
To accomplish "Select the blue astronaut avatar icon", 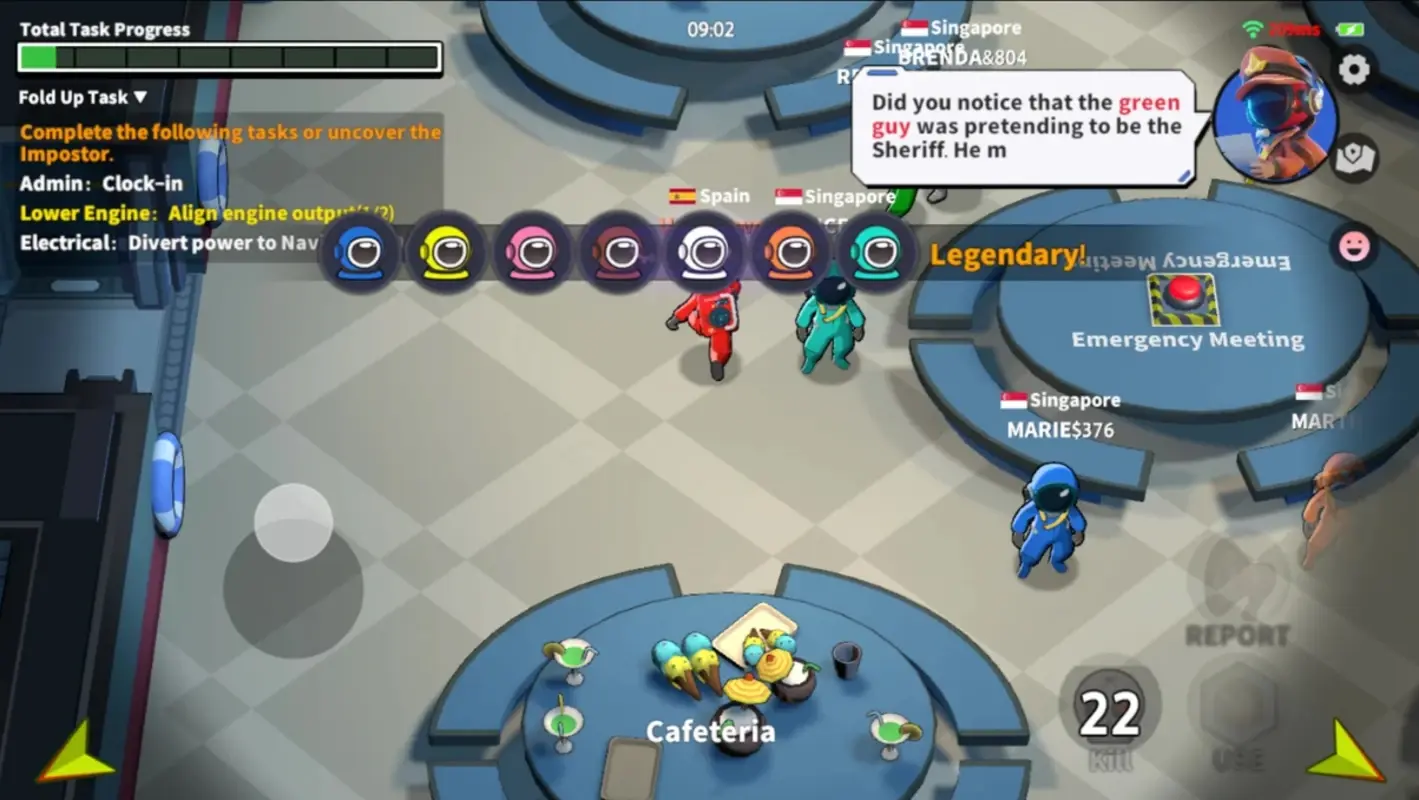I will pos(360,252).
